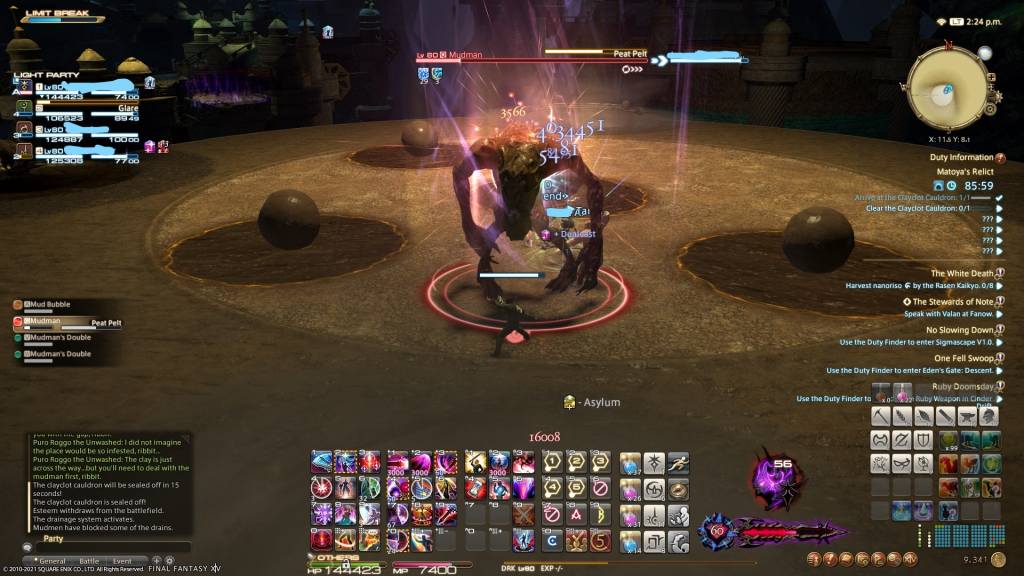Viewport: 1024px width, 576px height.
Task: Use waymark C hotbar button
Action: (552, 542)
